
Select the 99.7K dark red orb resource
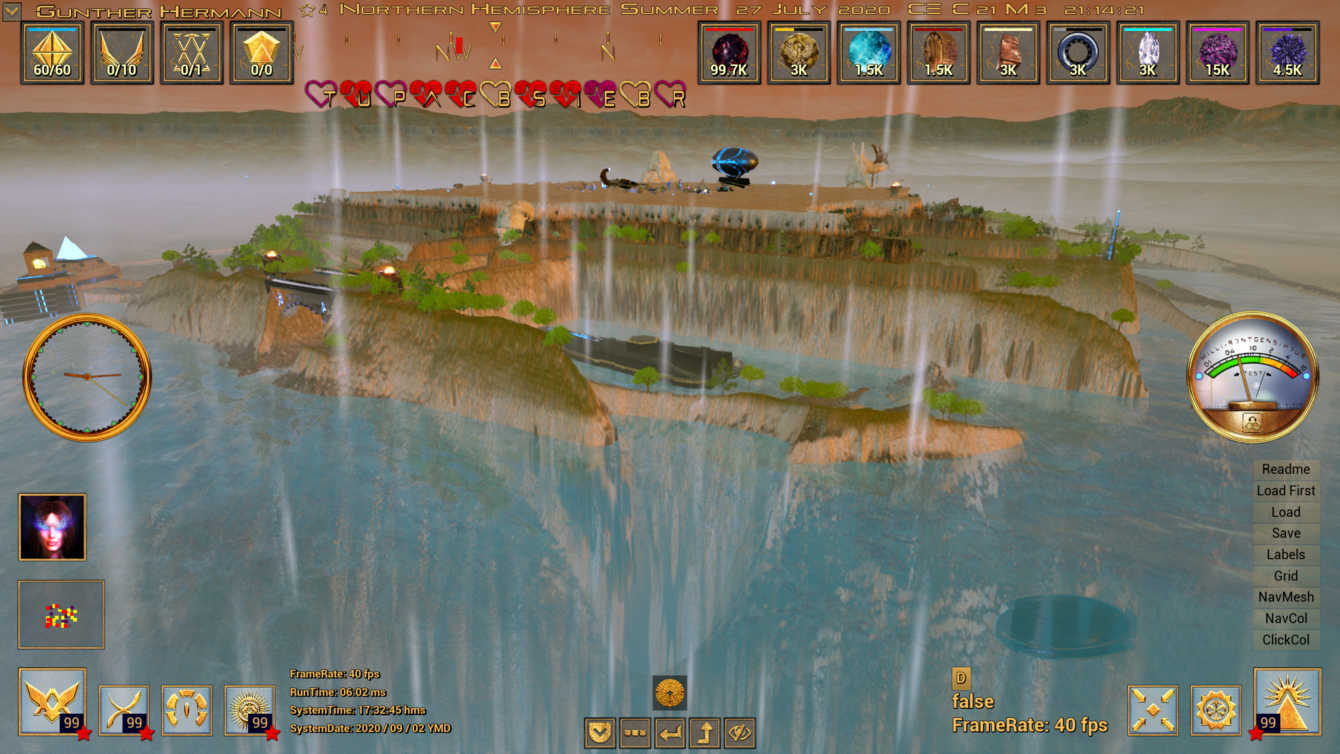tap(729, 52)
